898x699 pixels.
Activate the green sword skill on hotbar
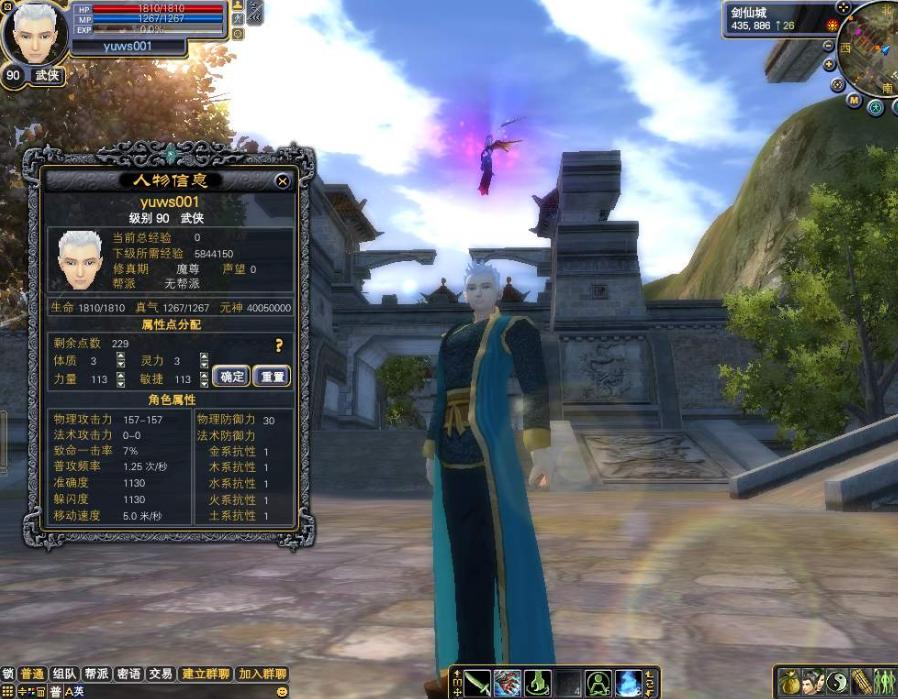[477, 683]
